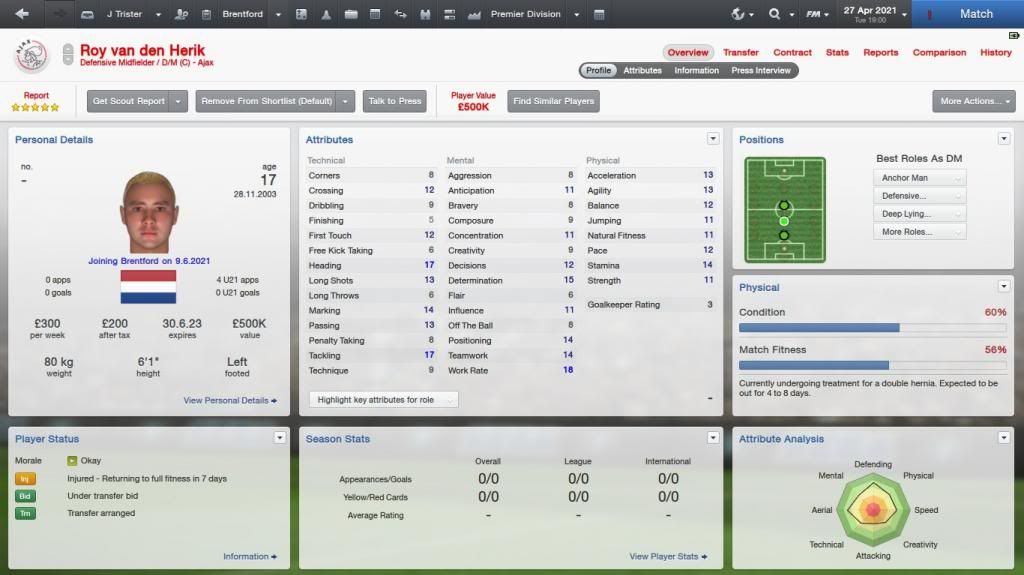Open the Transfer tab
Screen dimensions: 1024x575
(x=741, y=52)
